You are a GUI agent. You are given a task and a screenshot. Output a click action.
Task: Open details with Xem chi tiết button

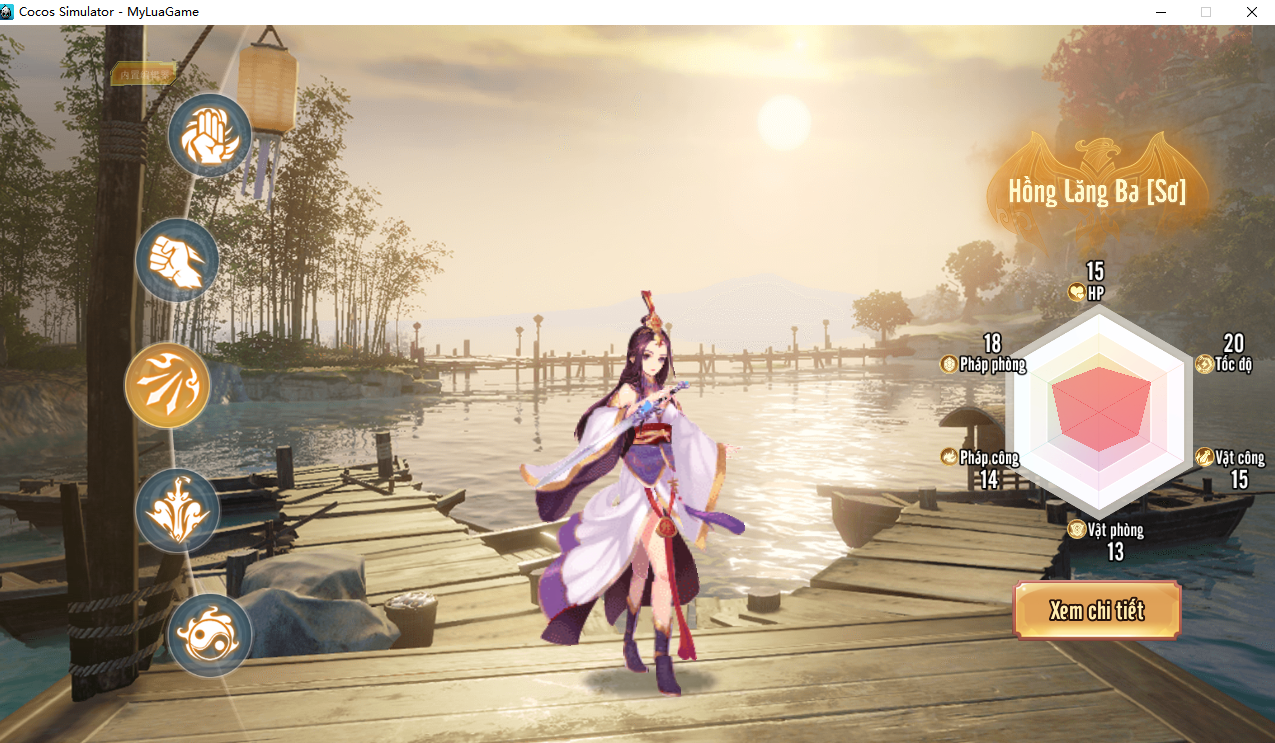(1097, 610)
